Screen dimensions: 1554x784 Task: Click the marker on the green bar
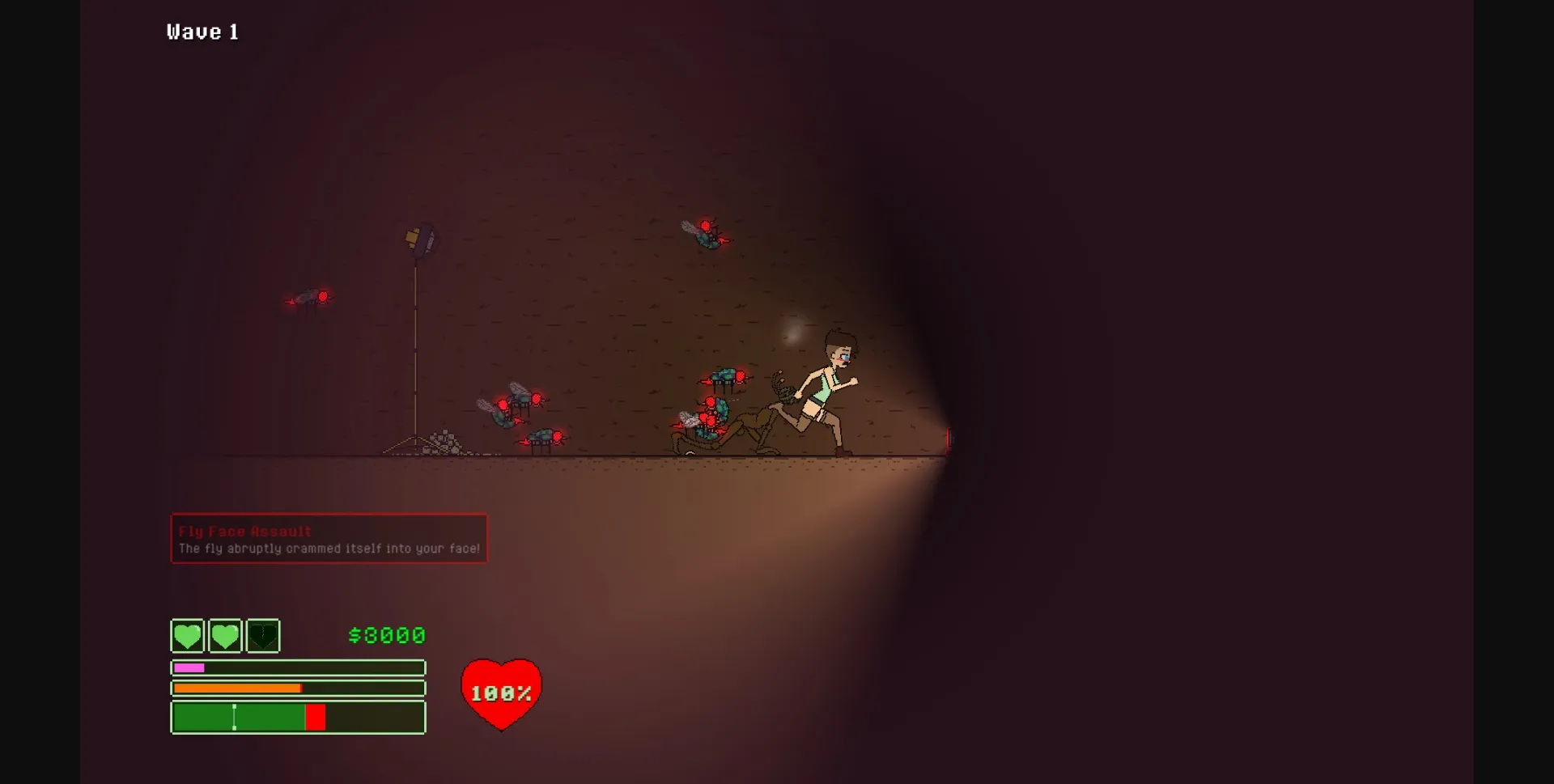[235, 717]
